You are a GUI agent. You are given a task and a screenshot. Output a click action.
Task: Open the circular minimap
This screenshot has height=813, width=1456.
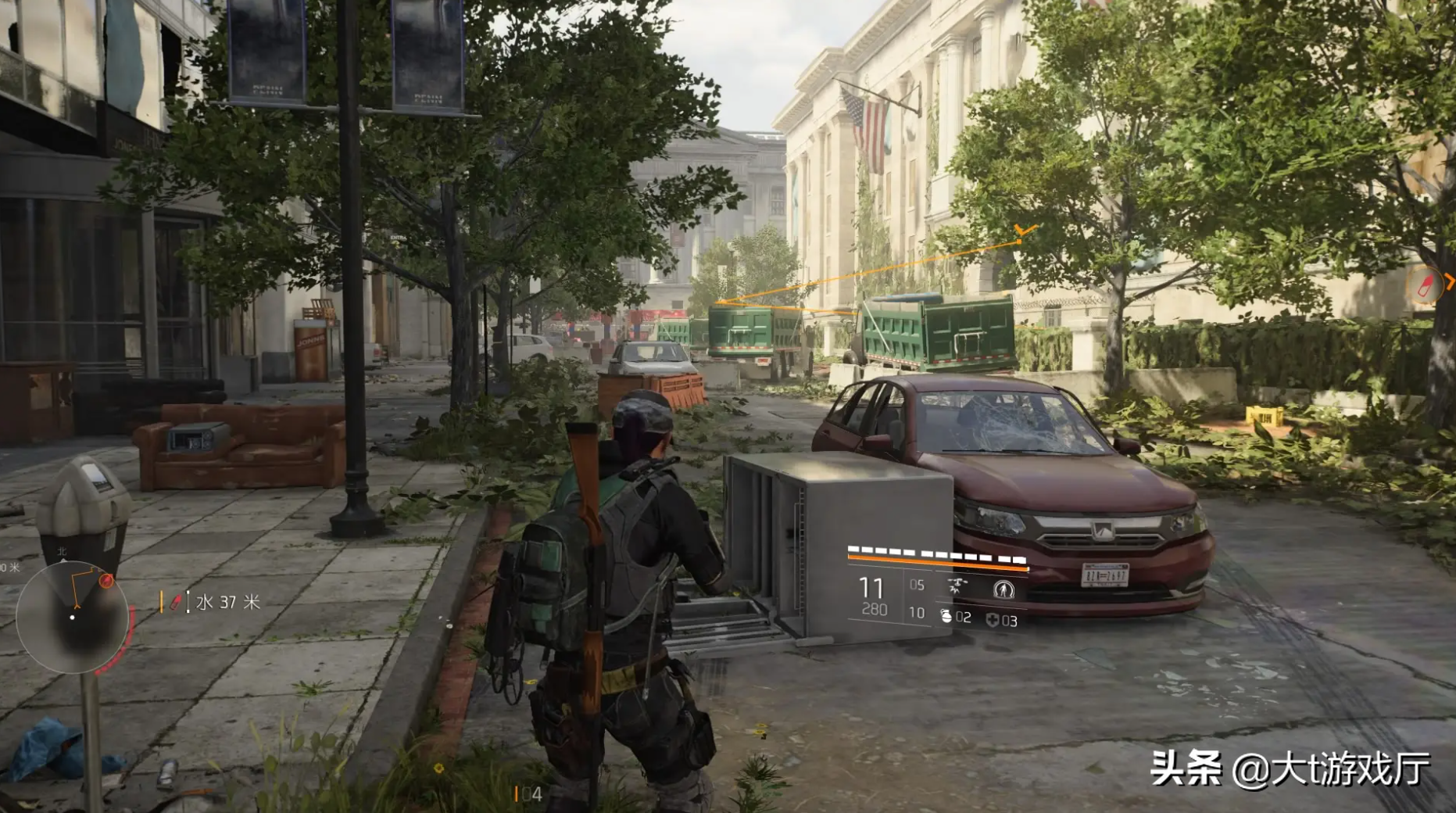(x=73, y=617)
